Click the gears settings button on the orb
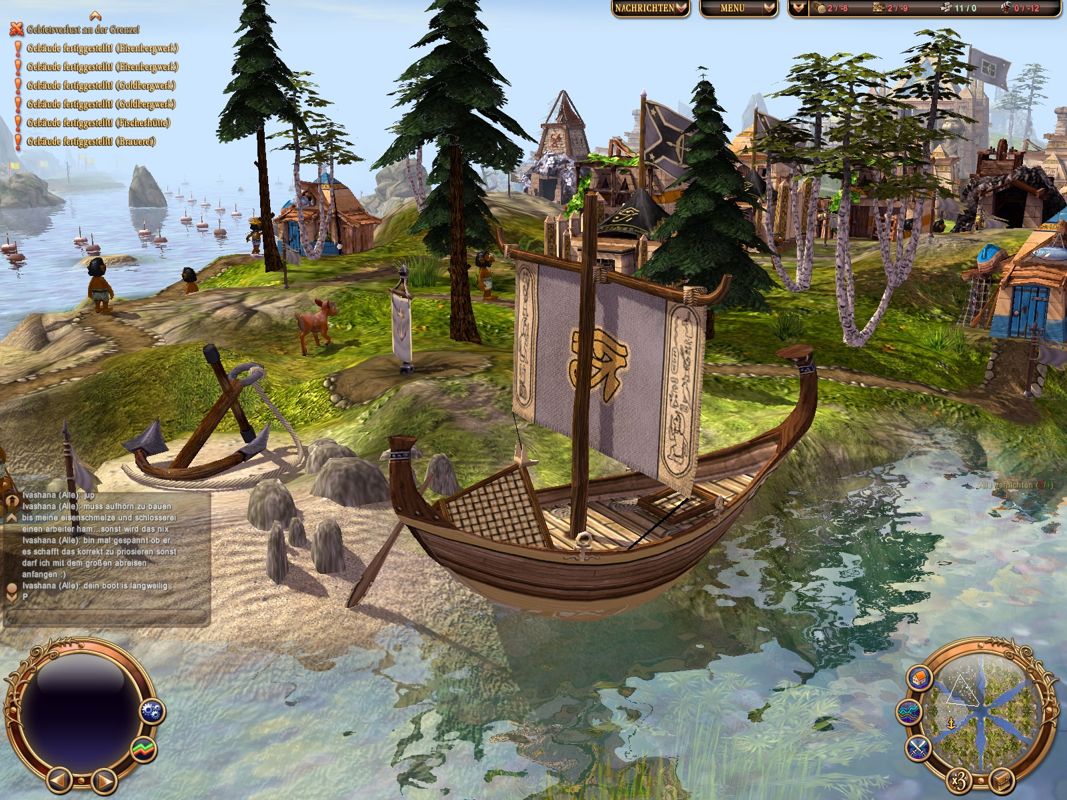 pyautogui.click(x=153, y=712)
